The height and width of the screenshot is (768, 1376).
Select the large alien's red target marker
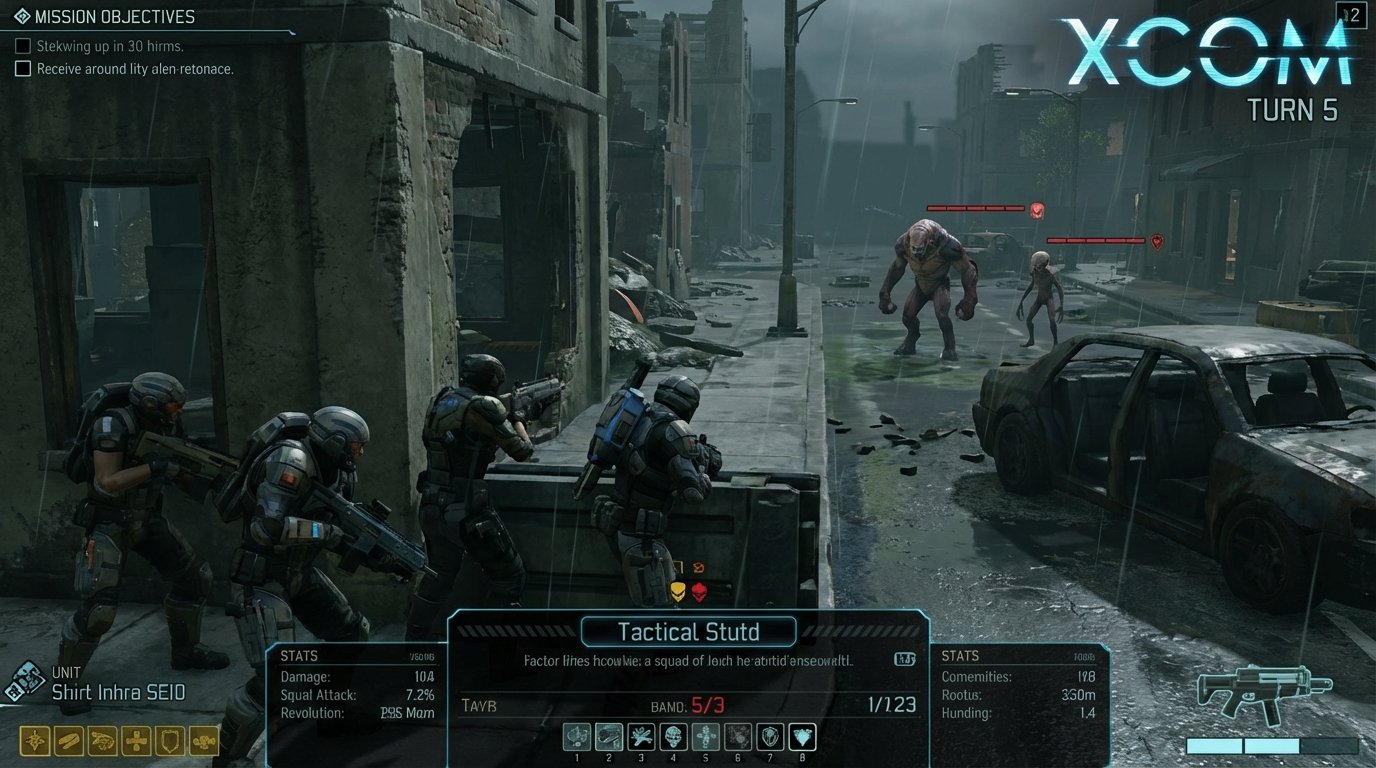pyautogui.click(x=1037, y=210)
